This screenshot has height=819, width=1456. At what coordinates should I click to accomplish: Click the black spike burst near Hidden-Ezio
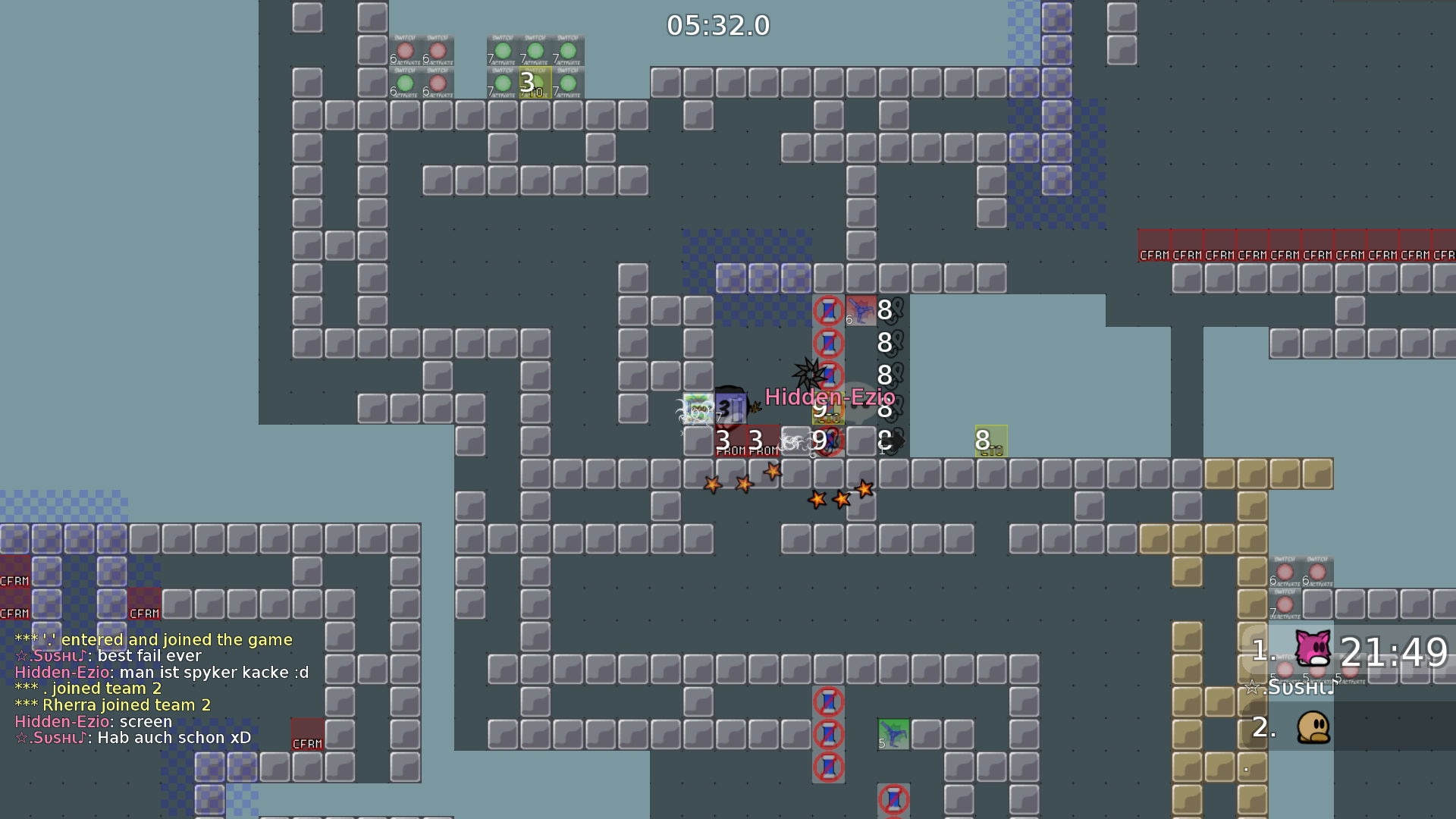[x=808, y=373]
